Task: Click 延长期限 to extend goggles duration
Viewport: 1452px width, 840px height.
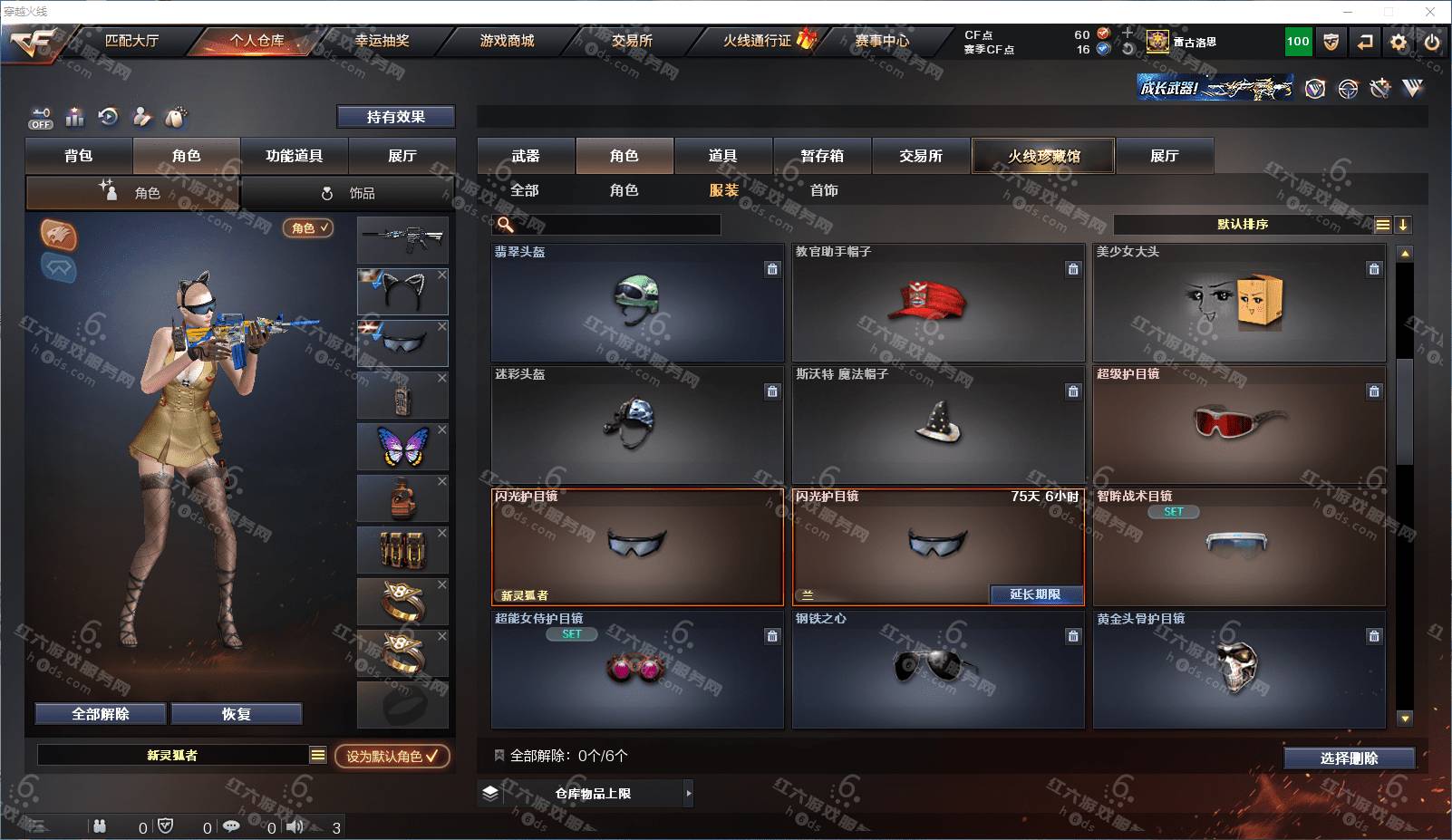Action: (x=1035, y=594)
